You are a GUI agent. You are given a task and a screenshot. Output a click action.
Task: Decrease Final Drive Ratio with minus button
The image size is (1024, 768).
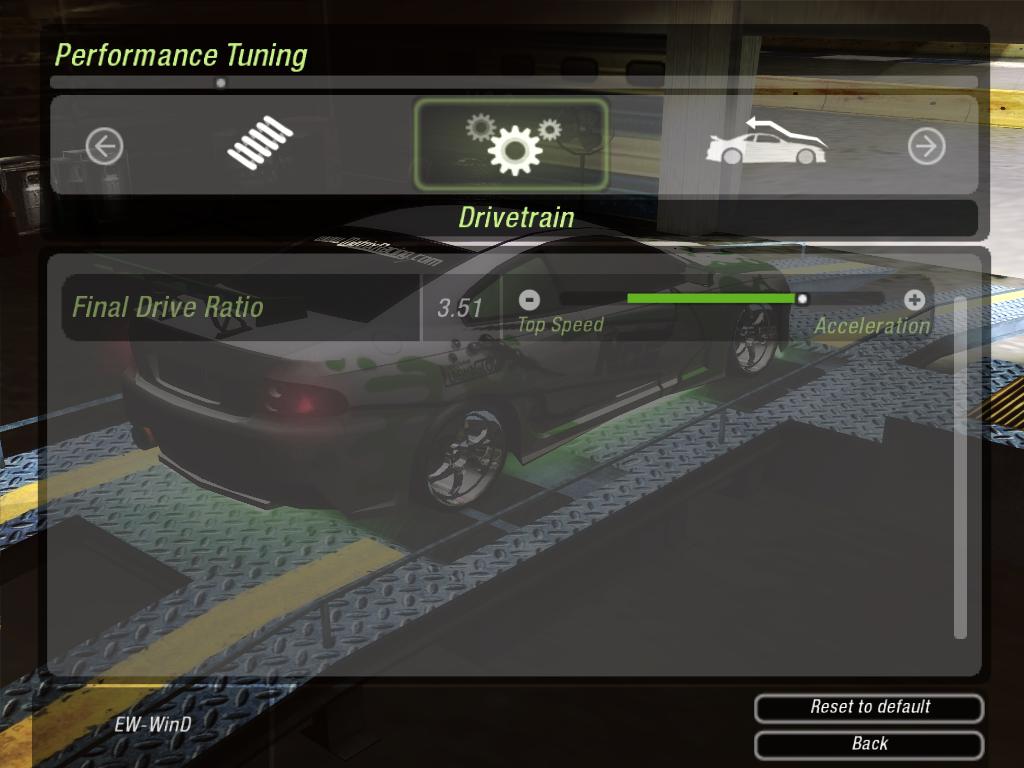[x=530, y=298]
